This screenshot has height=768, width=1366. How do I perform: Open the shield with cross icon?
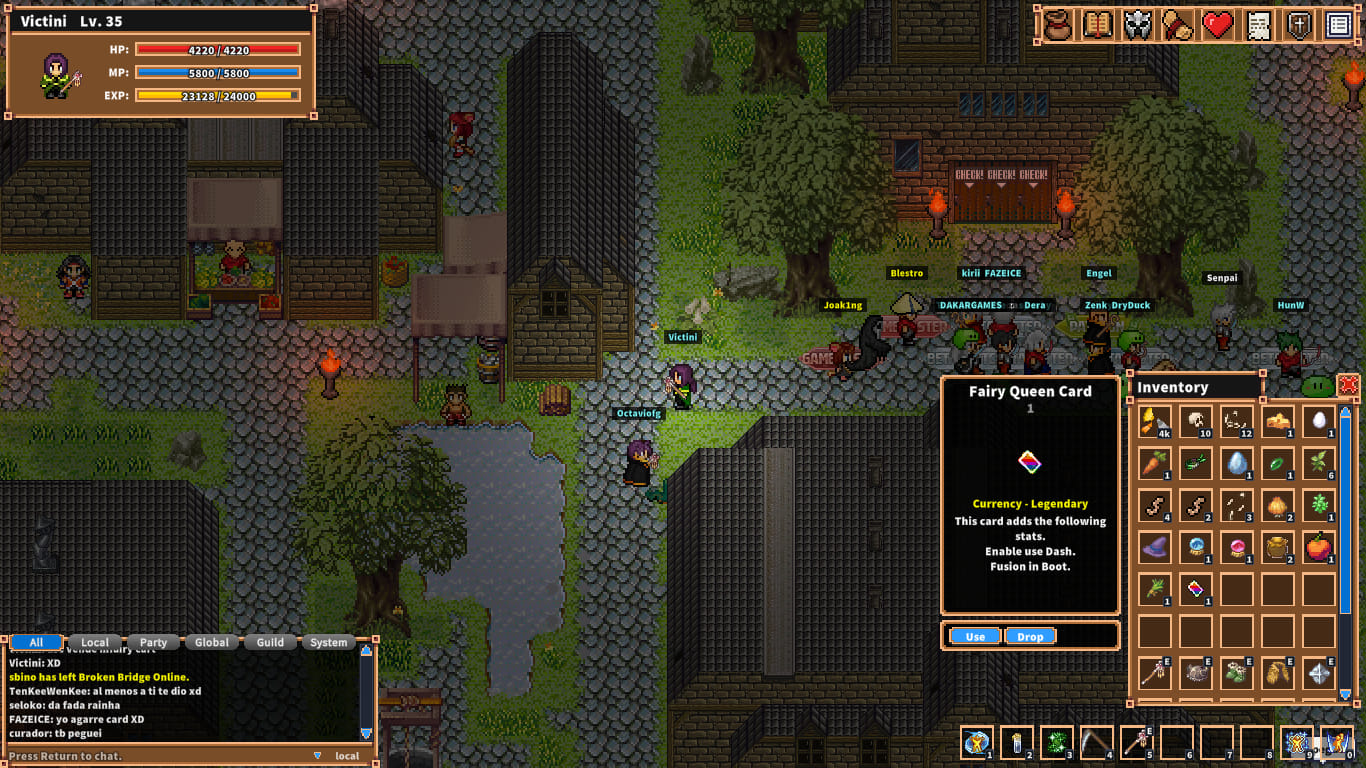click(x=1299, y=25)
